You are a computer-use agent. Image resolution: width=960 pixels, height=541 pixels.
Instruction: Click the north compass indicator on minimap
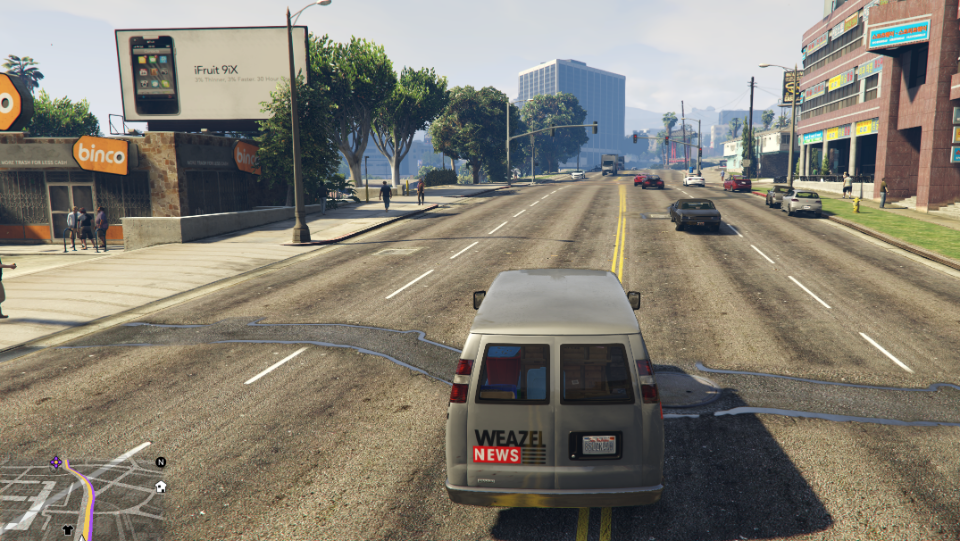pos(160,462)
